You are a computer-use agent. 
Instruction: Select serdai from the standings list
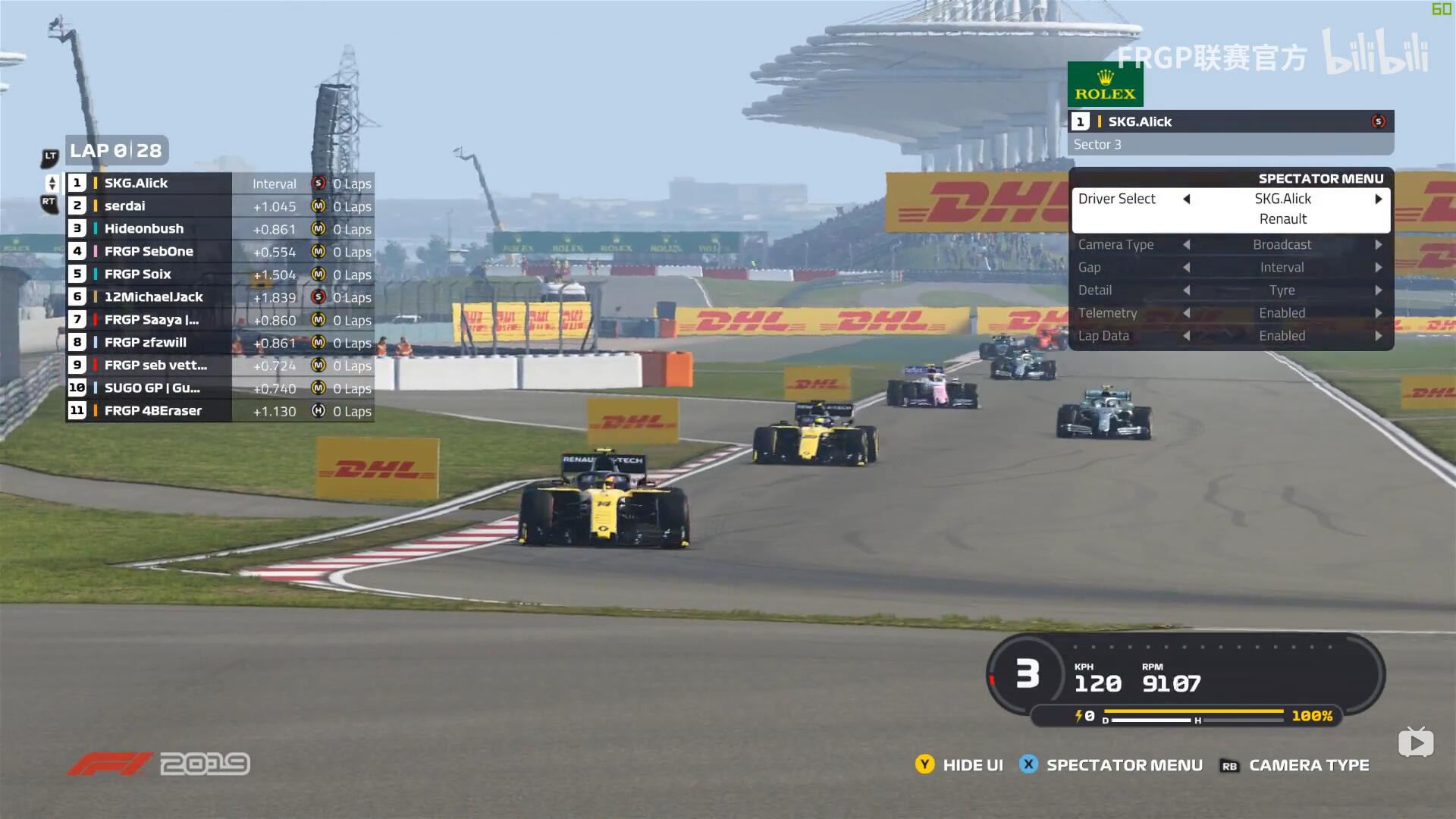(125, 206)
